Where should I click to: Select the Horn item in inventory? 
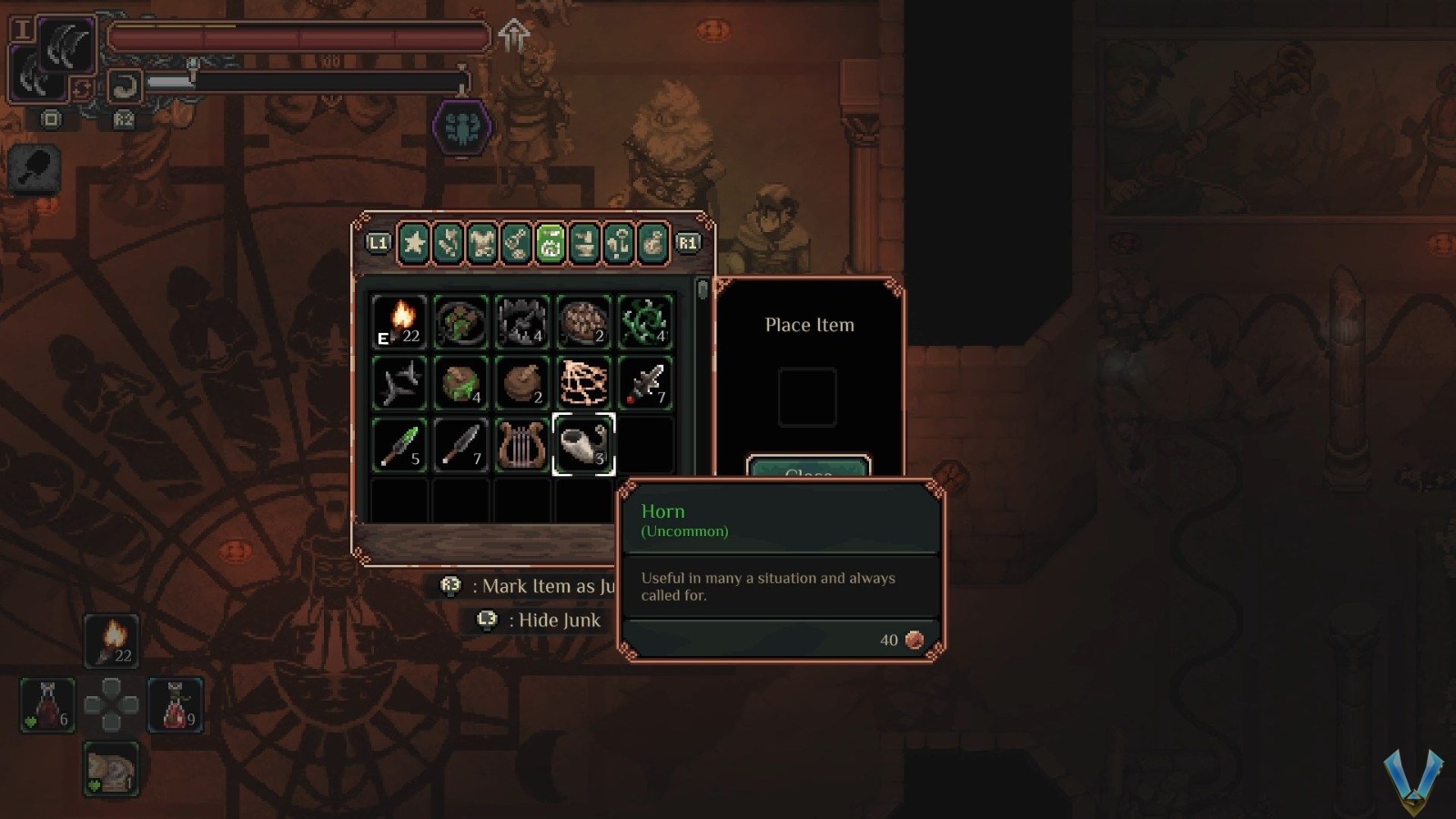pos(583,444)
